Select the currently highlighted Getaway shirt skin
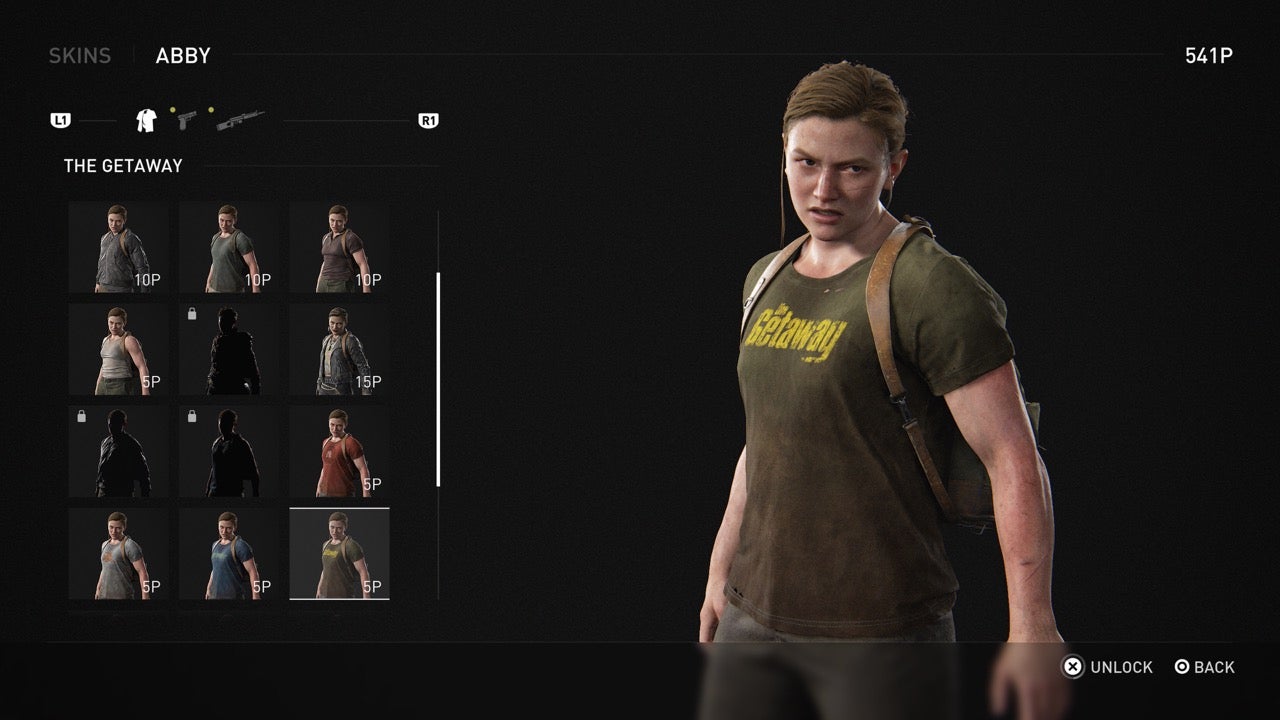This screenshot has height=720, width=1280. pos(340,551)
